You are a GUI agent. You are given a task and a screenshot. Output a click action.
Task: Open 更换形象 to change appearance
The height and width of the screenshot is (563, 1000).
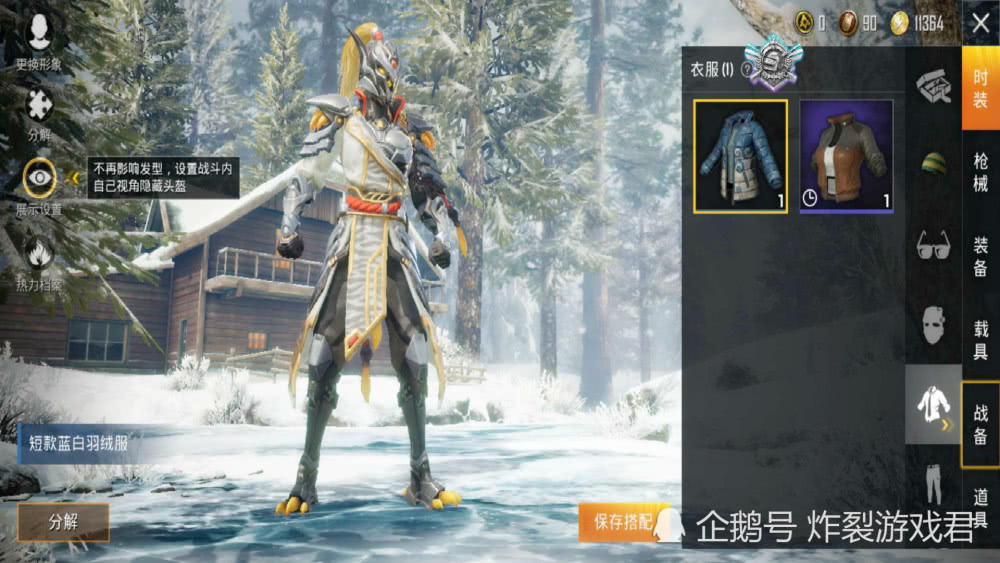(39, 40)
